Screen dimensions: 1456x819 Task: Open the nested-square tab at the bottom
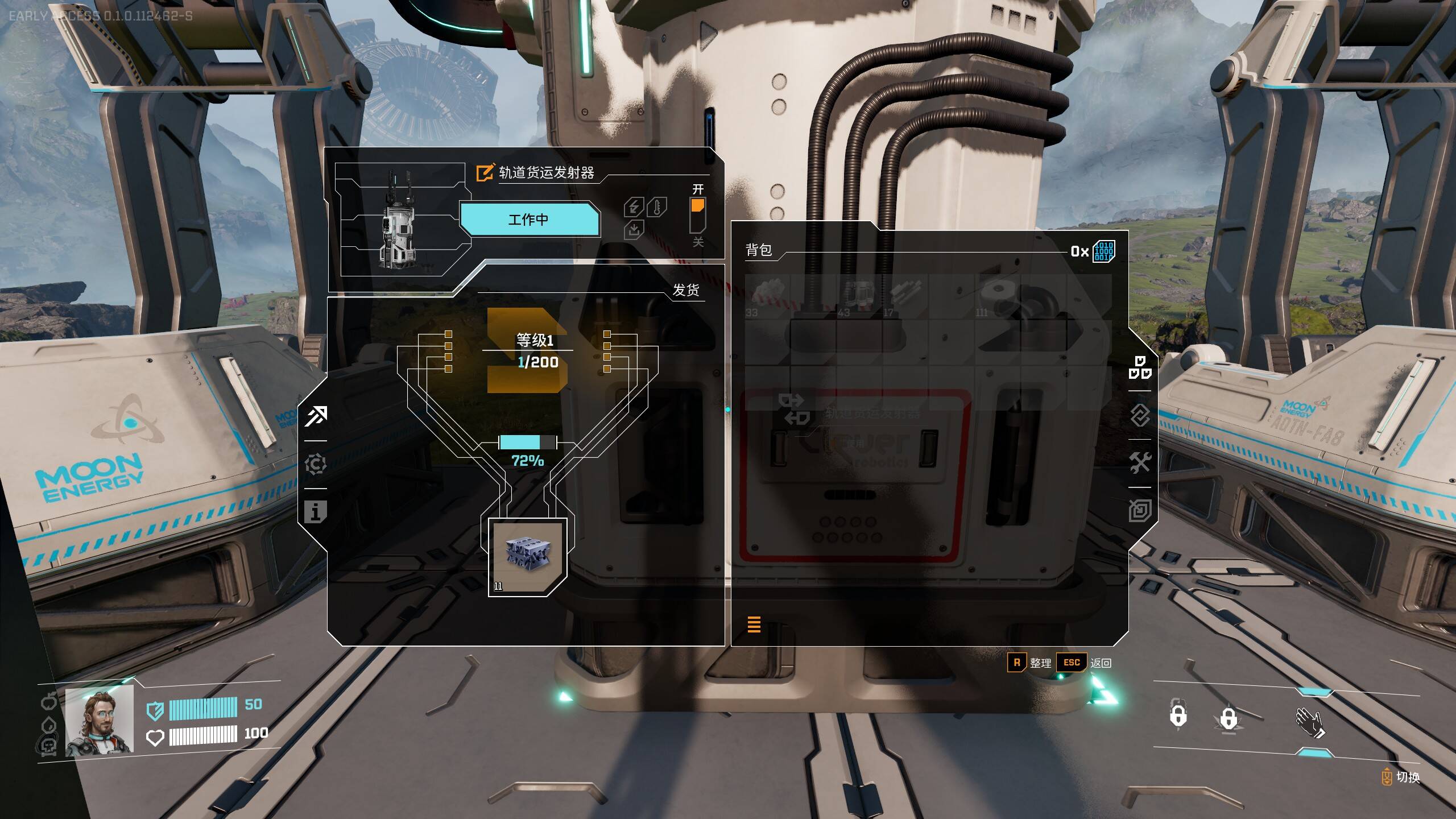coord(1140,510)
